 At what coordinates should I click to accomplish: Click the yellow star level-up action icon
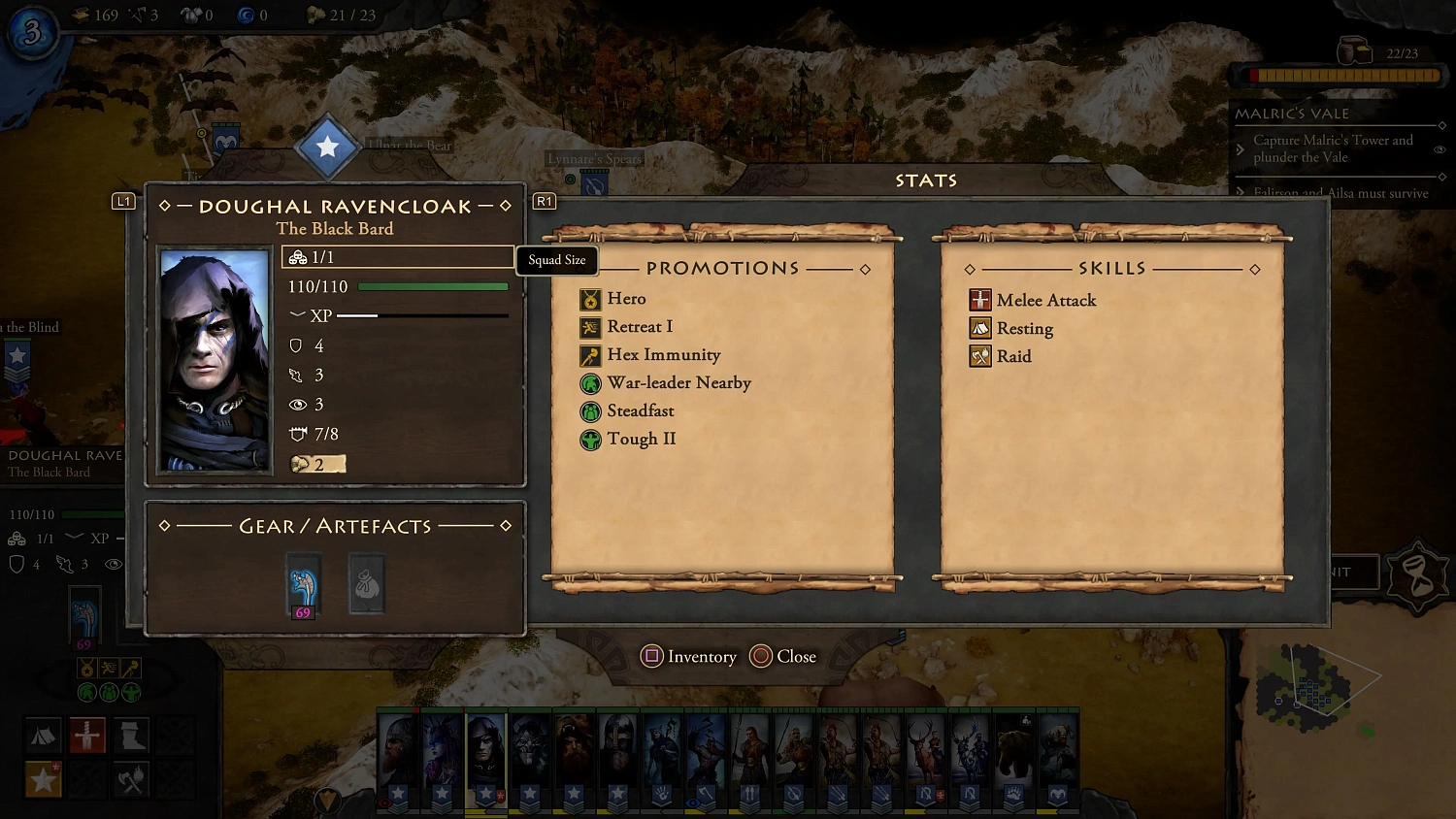43,779
